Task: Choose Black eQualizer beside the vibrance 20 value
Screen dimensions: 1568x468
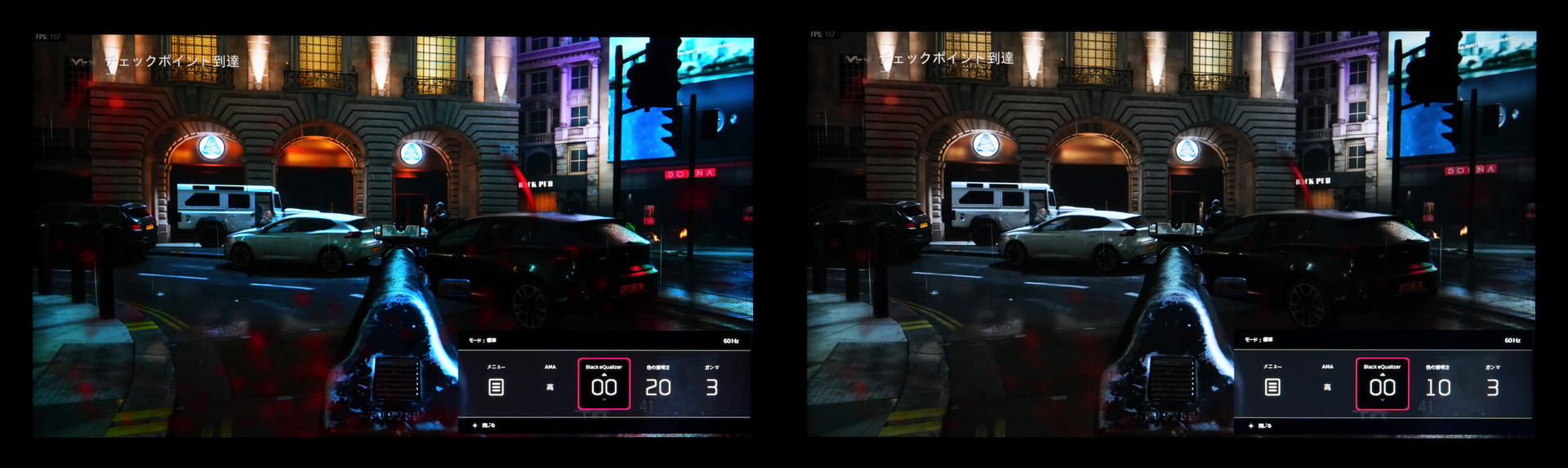Action: click(604, 384)
